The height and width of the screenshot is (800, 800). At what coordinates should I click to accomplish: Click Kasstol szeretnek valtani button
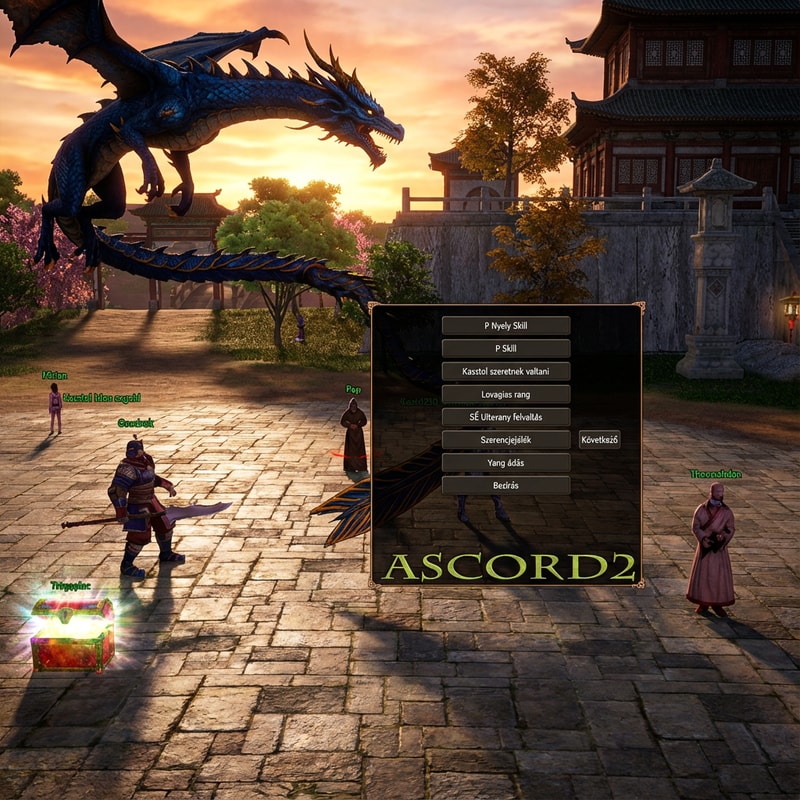506,371
